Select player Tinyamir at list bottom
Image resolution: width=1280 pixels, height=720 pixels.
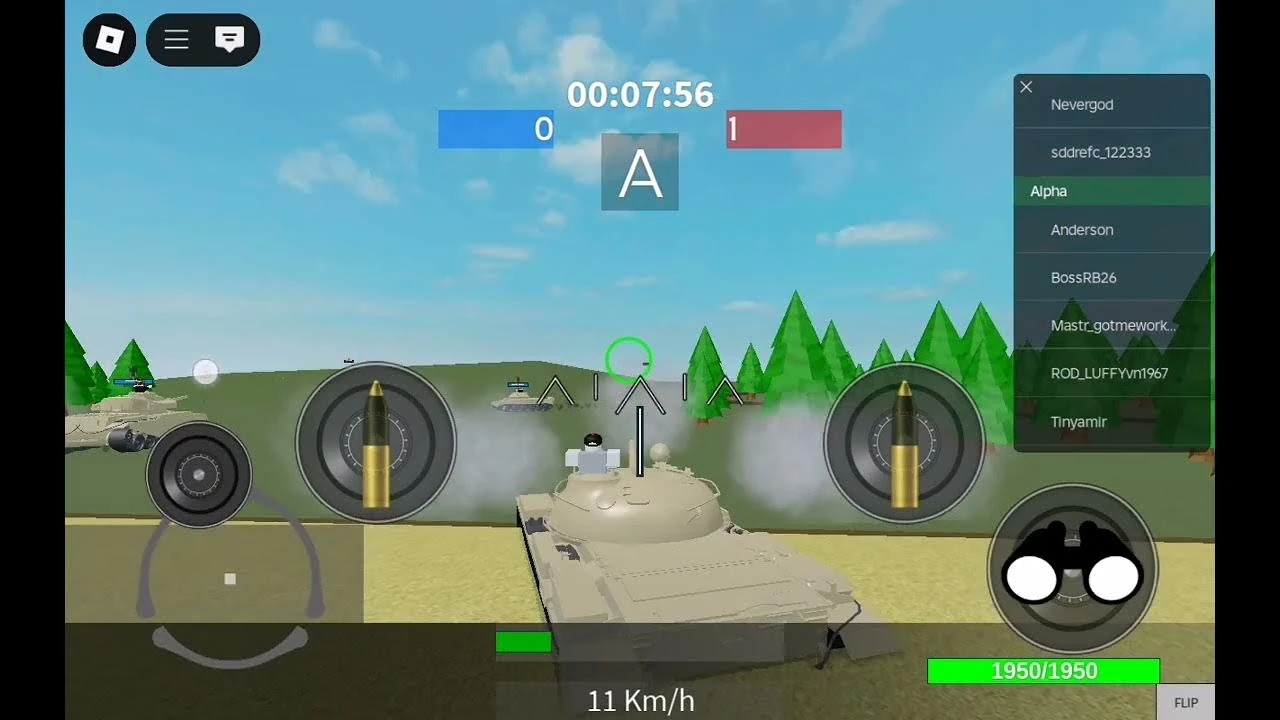1081,421
